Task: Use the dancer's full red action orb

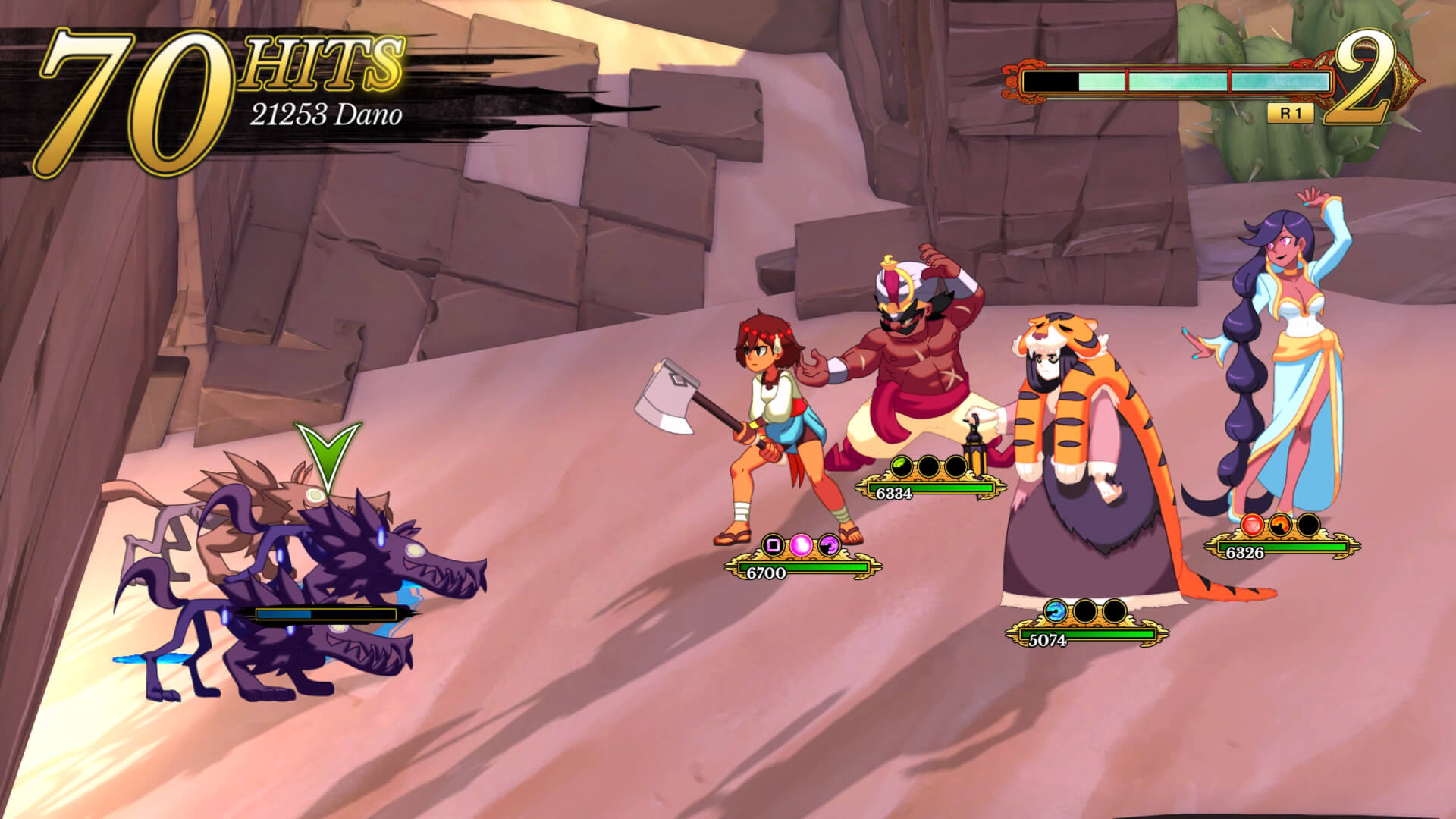Action: tap(1253, 524)
